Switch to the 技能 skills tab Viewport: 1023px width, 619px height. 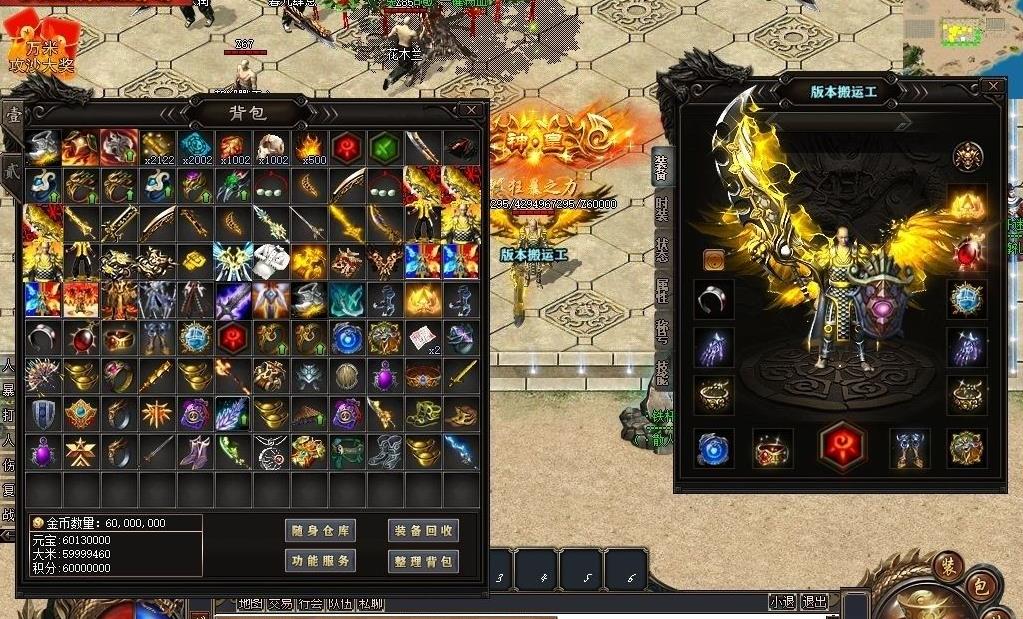662,372
